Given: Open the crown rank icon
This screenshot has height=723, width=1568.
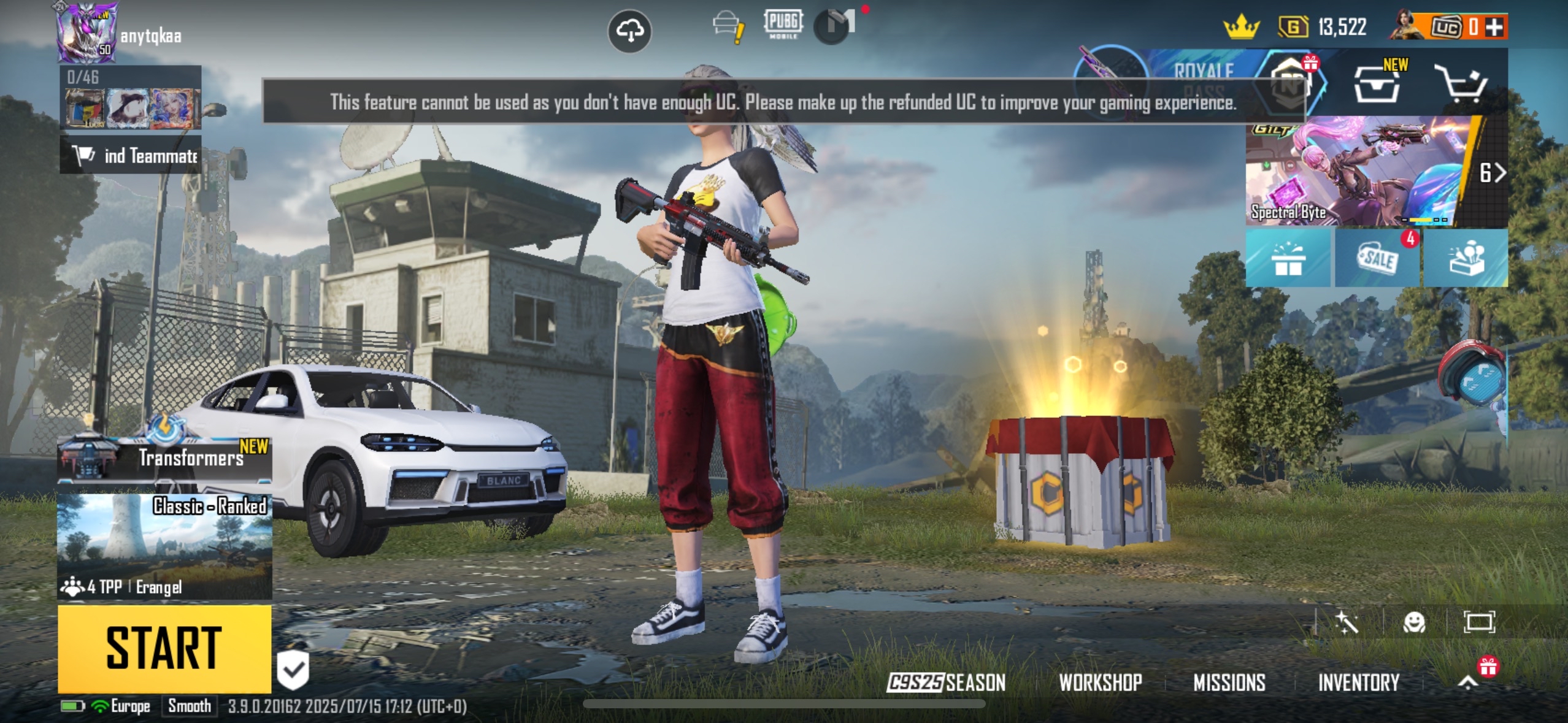Looking at the screenshot, I should (x=1241, y=27).
